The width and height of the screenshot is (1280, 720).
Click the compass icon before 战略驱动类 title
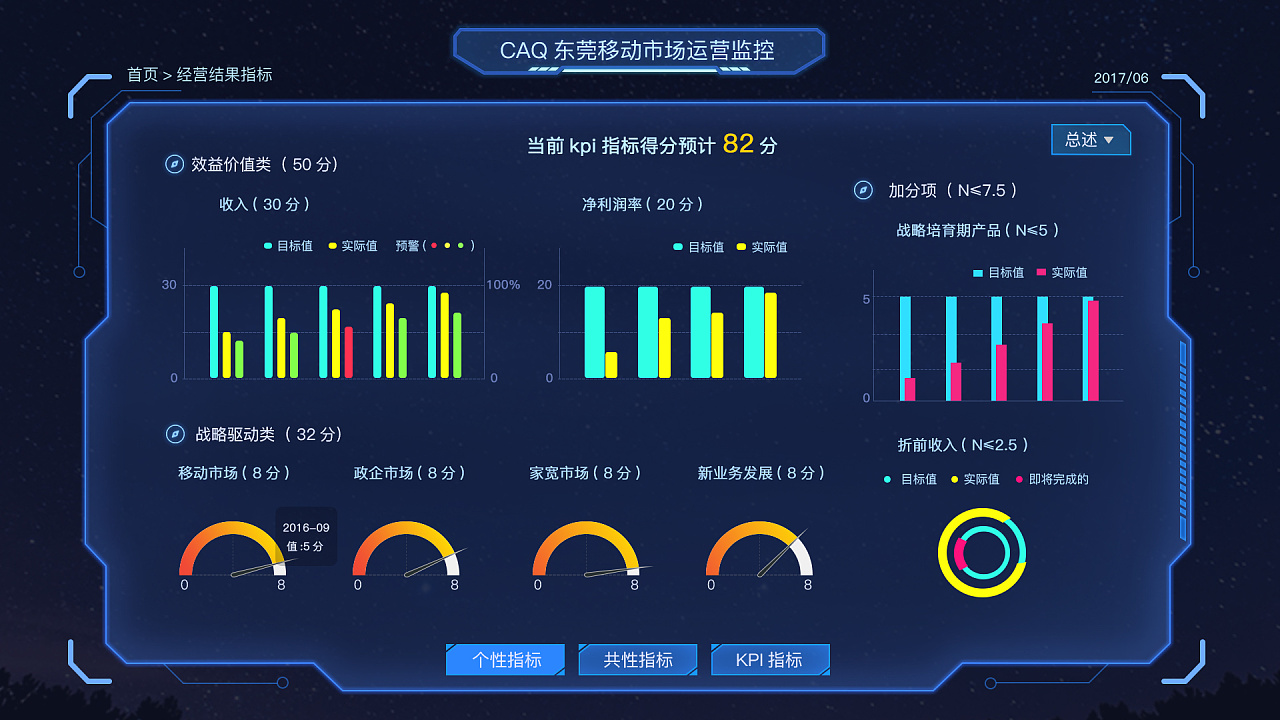[x=174, y=435]
